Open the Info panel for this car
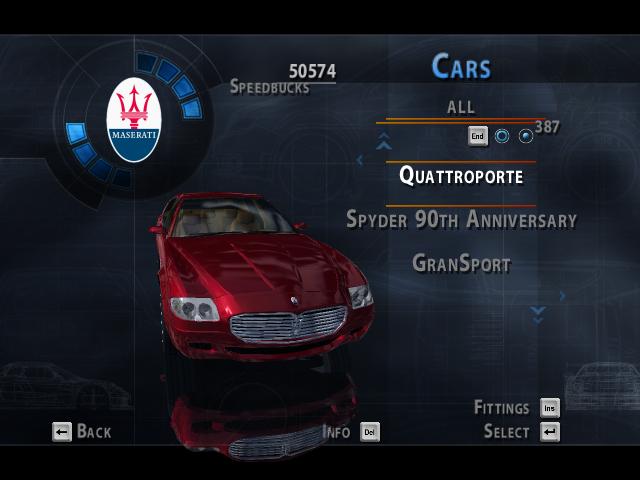640x480 pixels. point(351,432)
